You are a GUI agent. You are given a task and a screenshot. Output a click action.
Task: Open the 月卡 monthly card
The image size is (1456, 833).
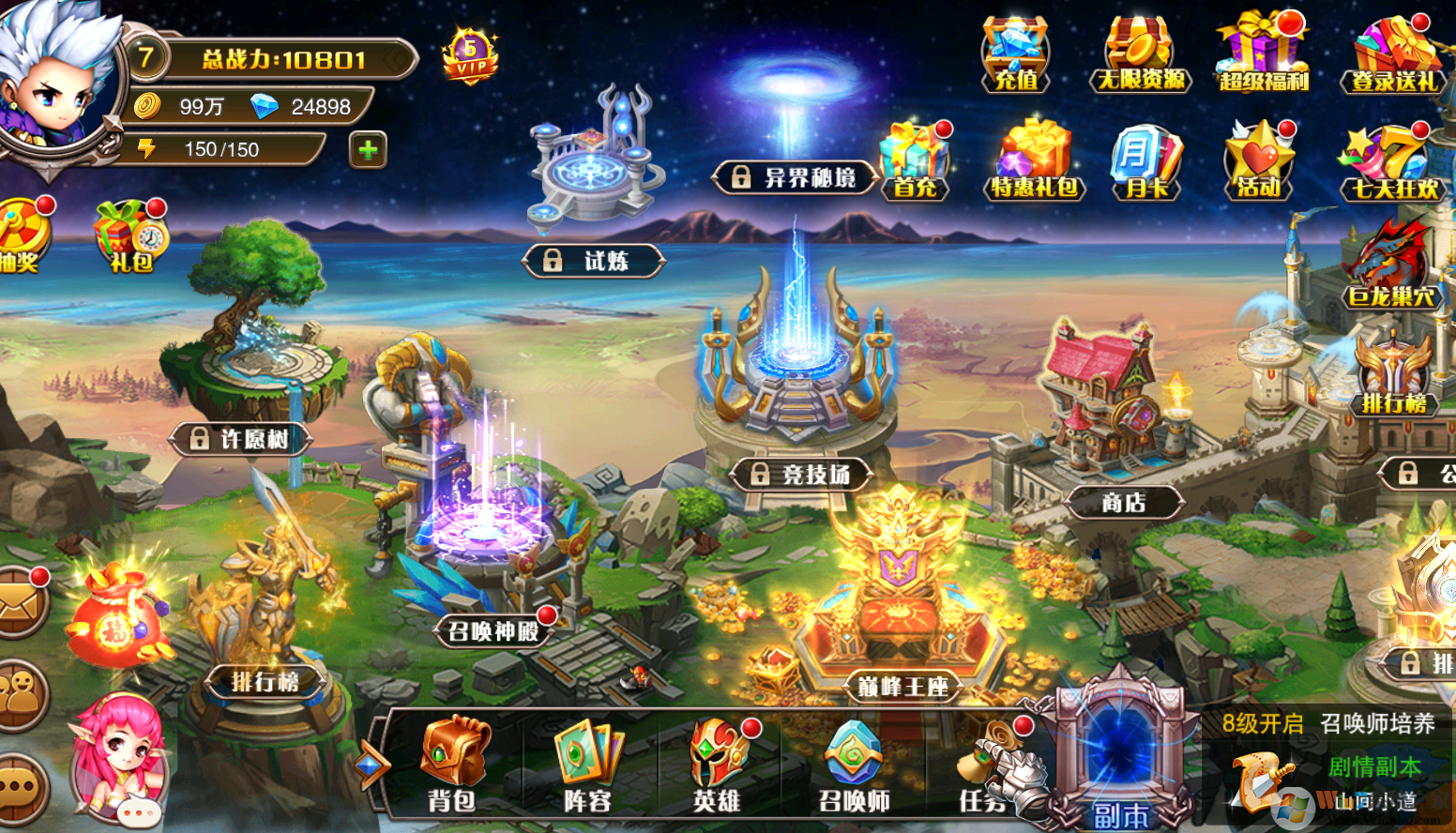[1146, 161]
